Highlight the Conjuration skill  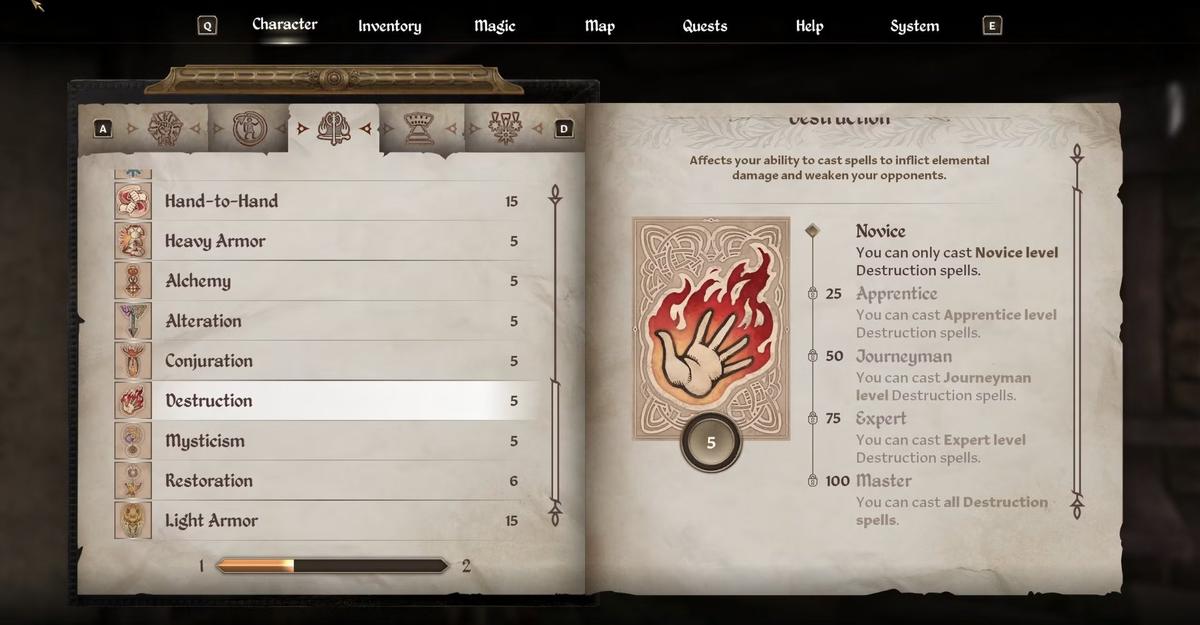point(330,361)
